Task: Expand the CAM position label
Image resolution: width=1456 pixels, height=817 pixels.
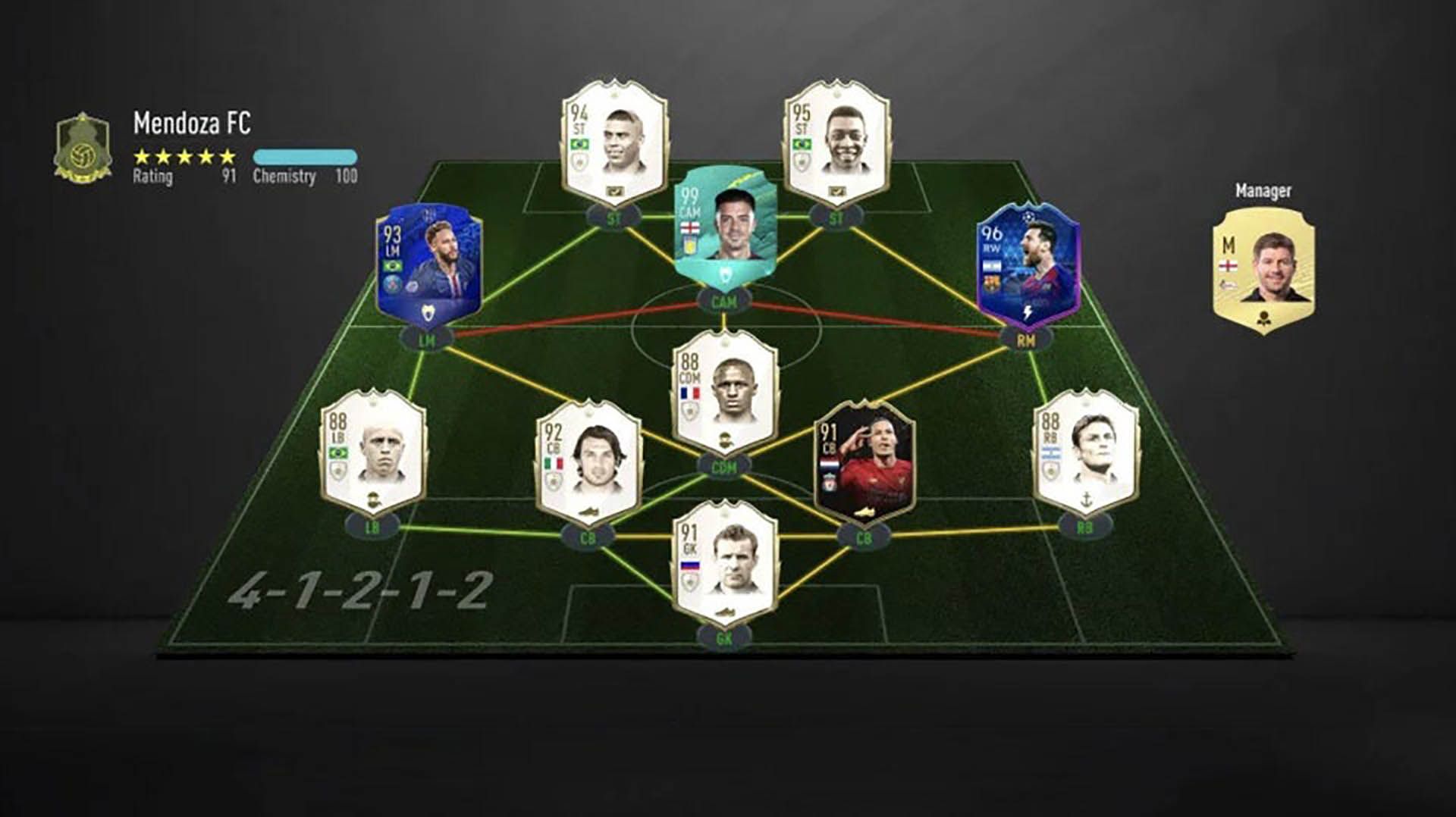Action: coord(724,300)
